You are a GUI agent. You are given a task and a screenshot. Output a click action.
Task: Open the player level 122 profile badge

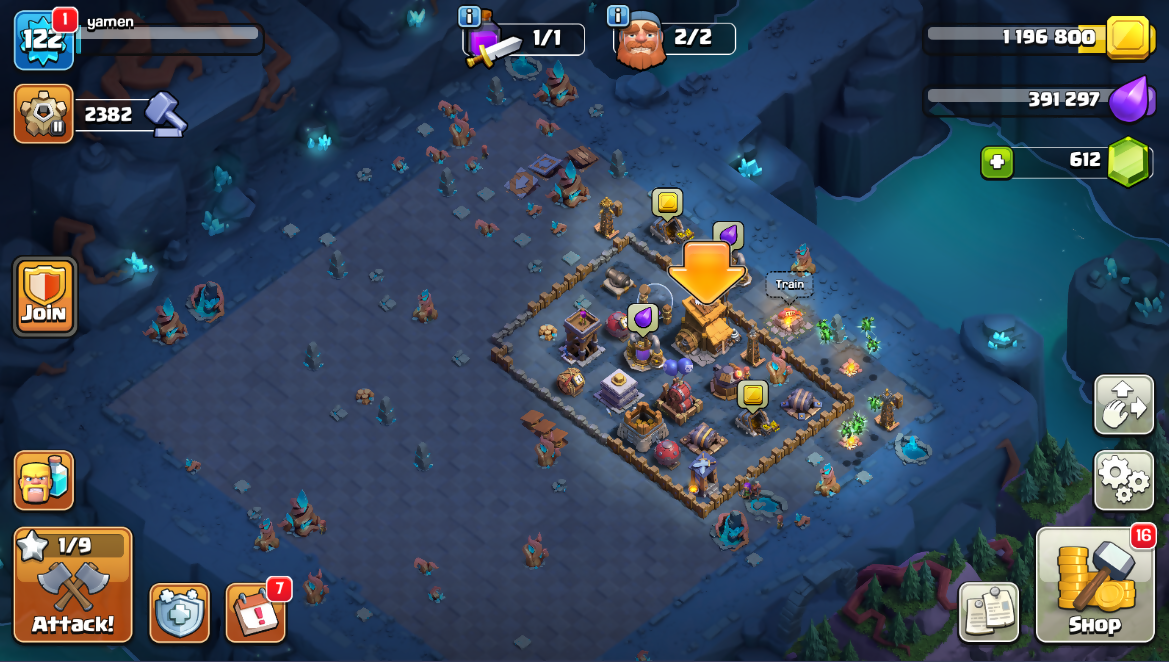tap(43, 41)
